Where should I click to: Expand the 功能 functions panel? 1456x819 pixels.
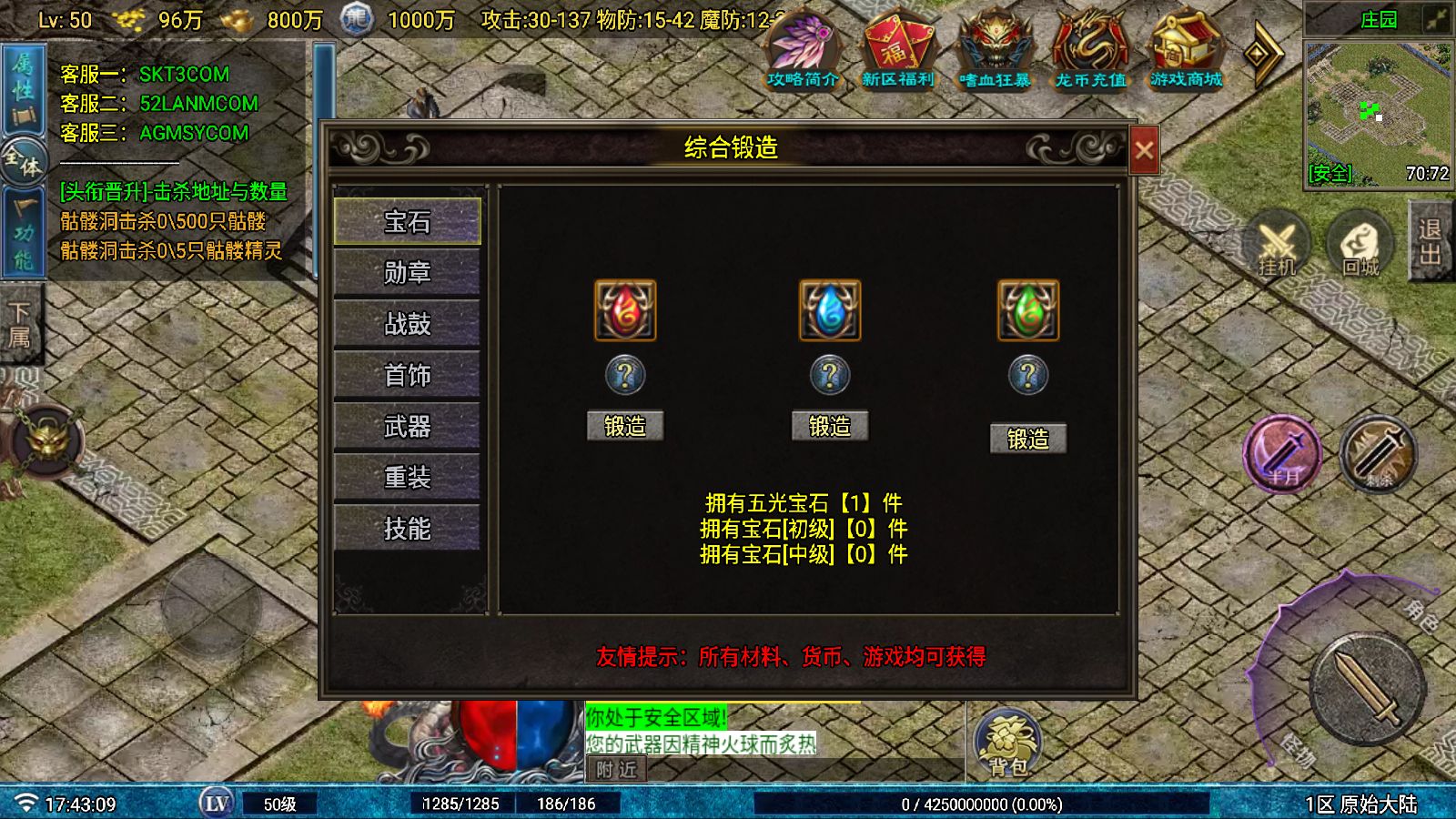tap(23, 227)
